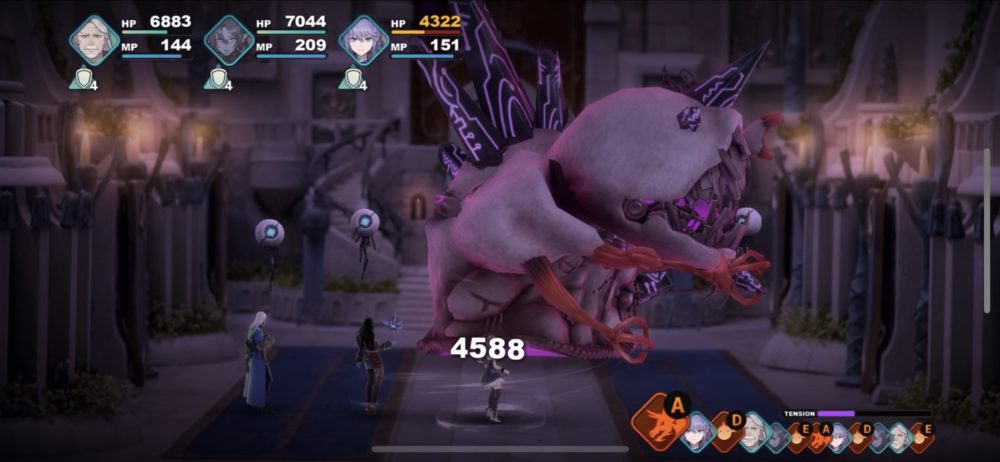The image size is (1000, 462).
Task: Inspect the shield buff under the purple-haired girl
Action: point(350,79)
